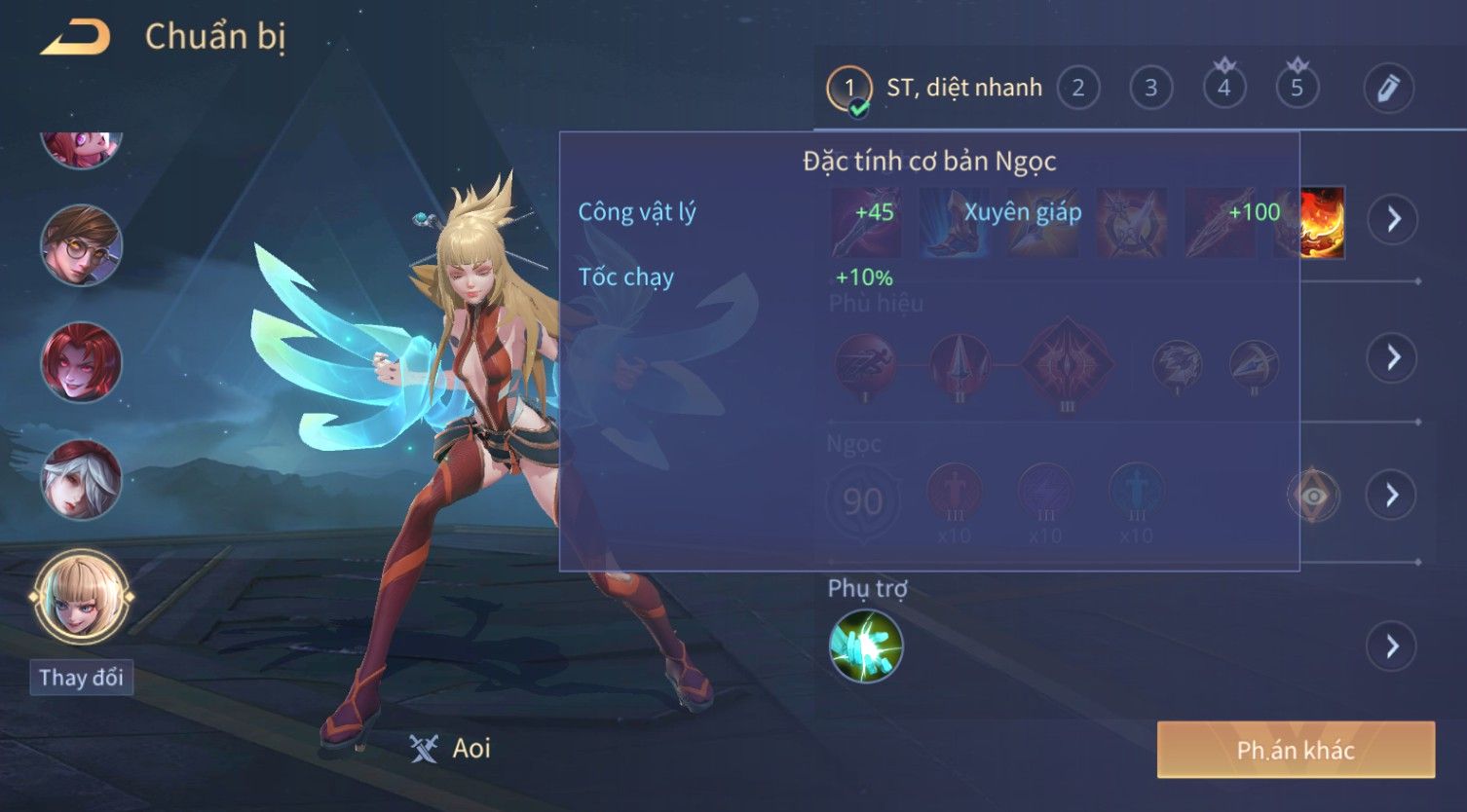Go back using the return arrow
This screenshot has height=812, width=1467.
75,38
